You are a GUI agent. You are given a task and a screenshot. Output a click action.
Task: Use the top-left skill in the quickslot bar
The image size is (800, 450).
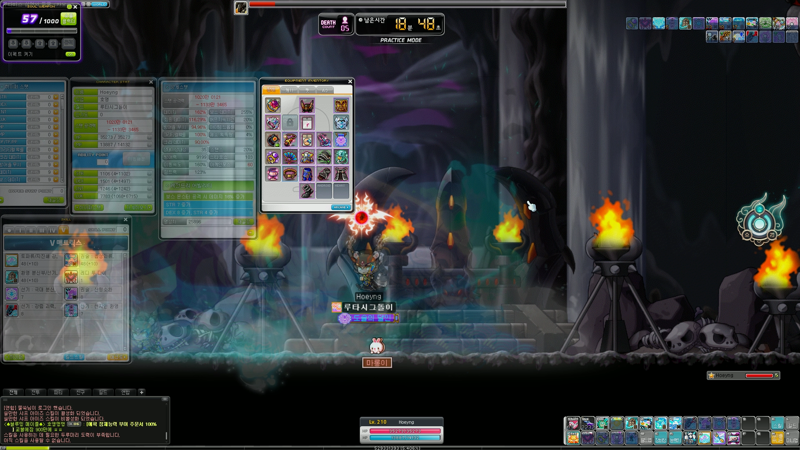[573, 424]
